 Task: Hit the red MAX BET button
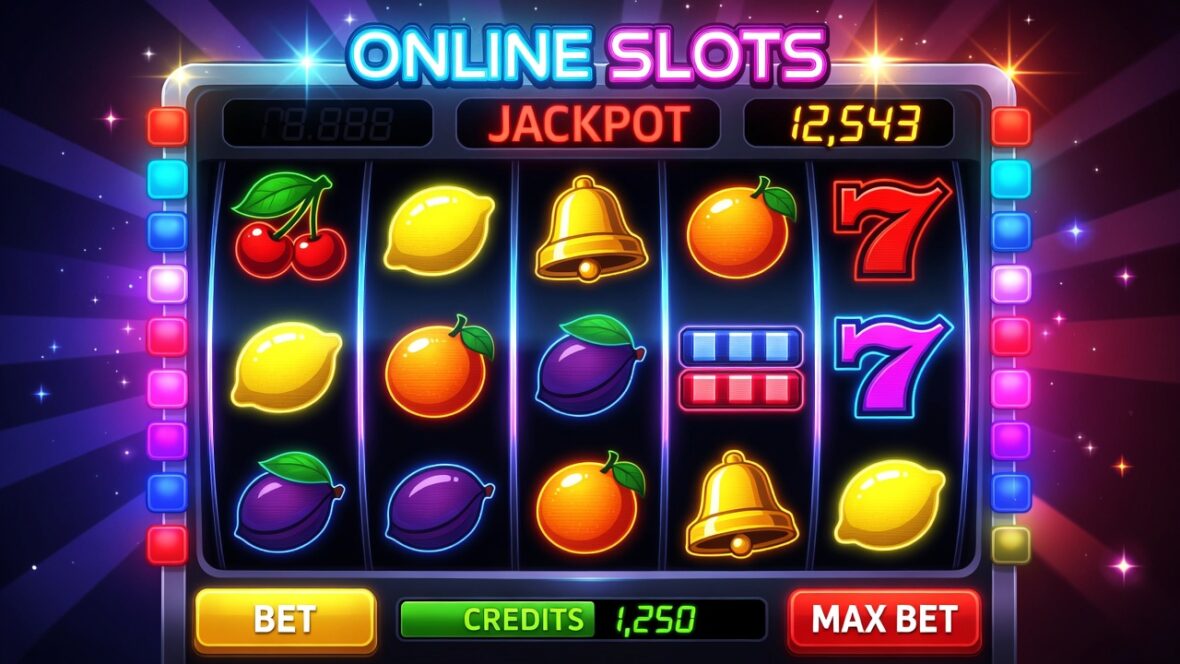coord(884,619)
